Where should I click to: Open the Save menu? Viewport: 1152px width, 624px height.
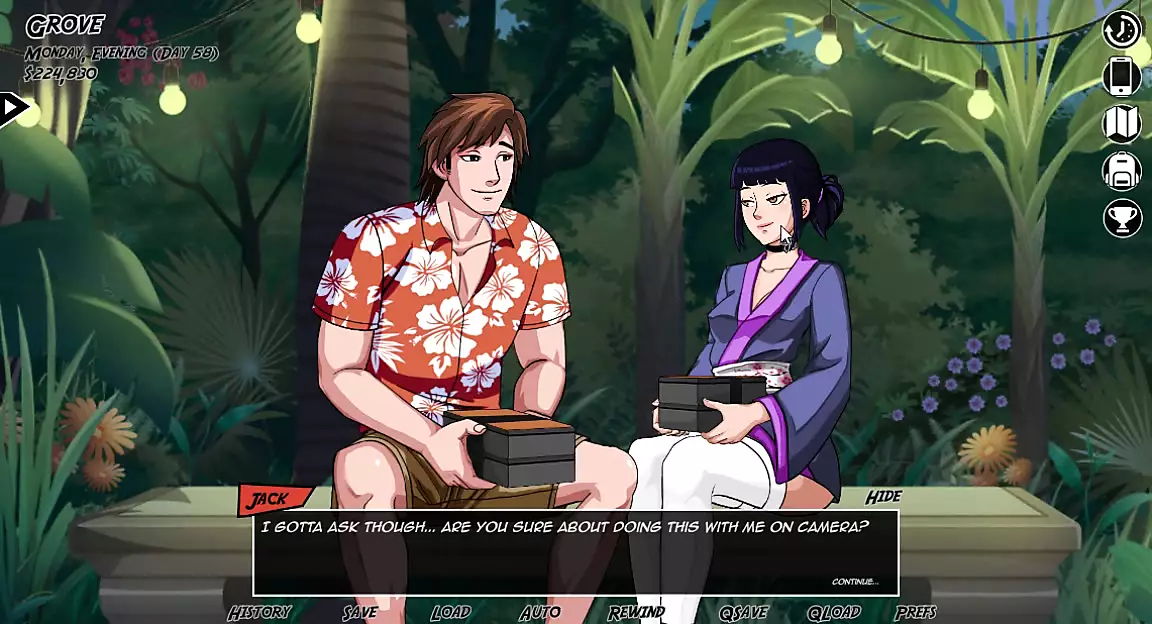pos(360,612)
